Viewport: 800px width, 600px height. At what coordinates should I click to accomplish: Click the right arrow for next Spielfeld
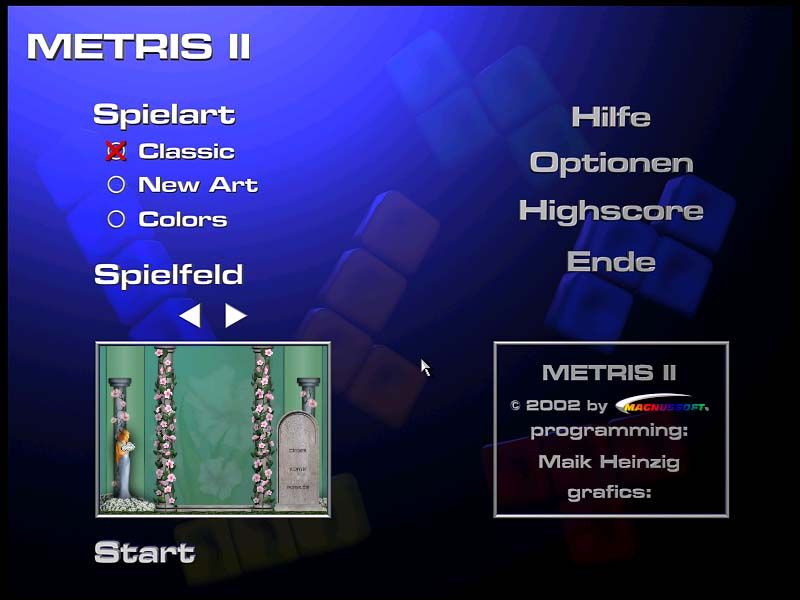coord(235,316)
